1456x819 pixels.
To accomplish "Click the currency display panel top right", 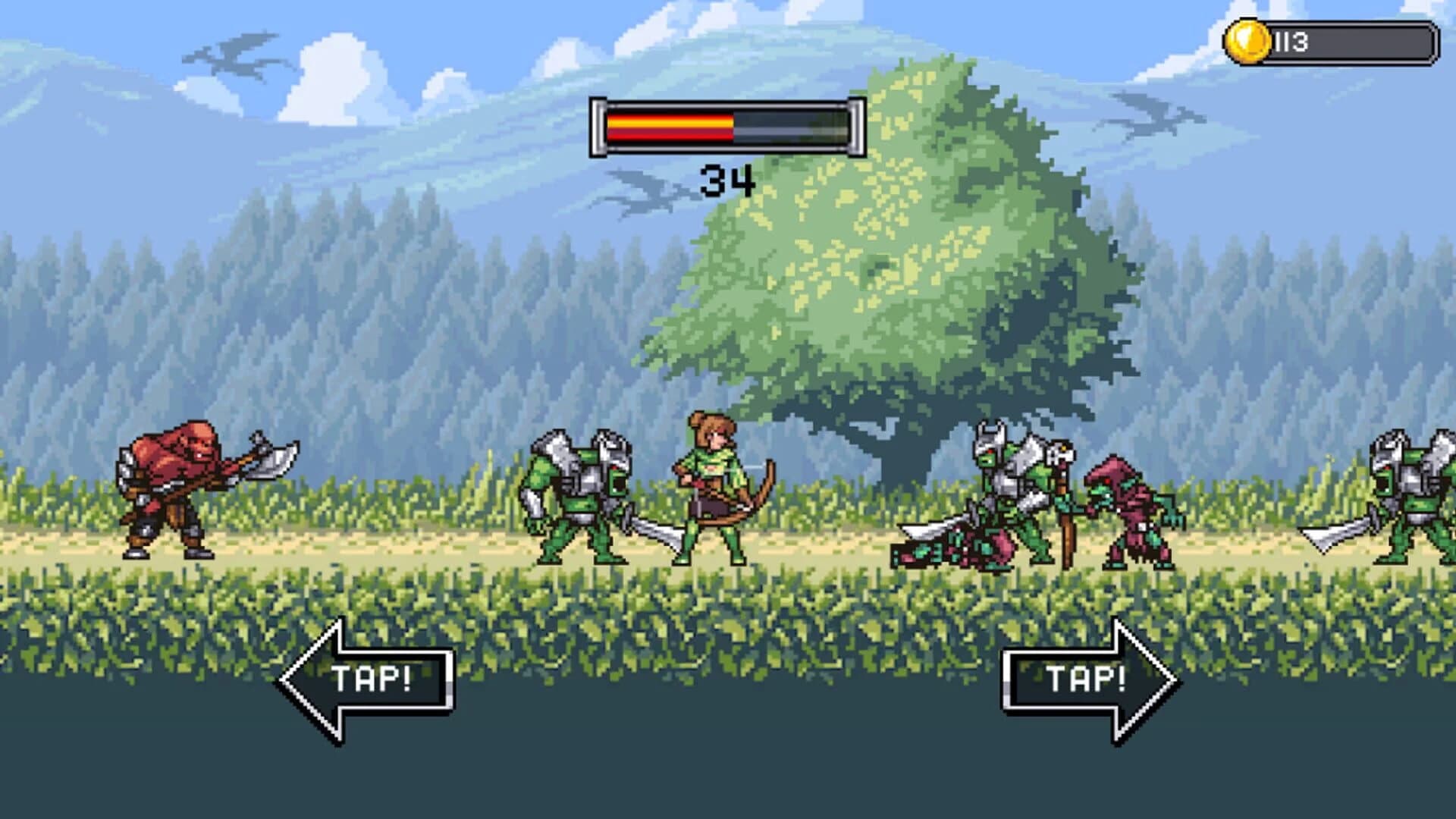I will pos(1331,42).
